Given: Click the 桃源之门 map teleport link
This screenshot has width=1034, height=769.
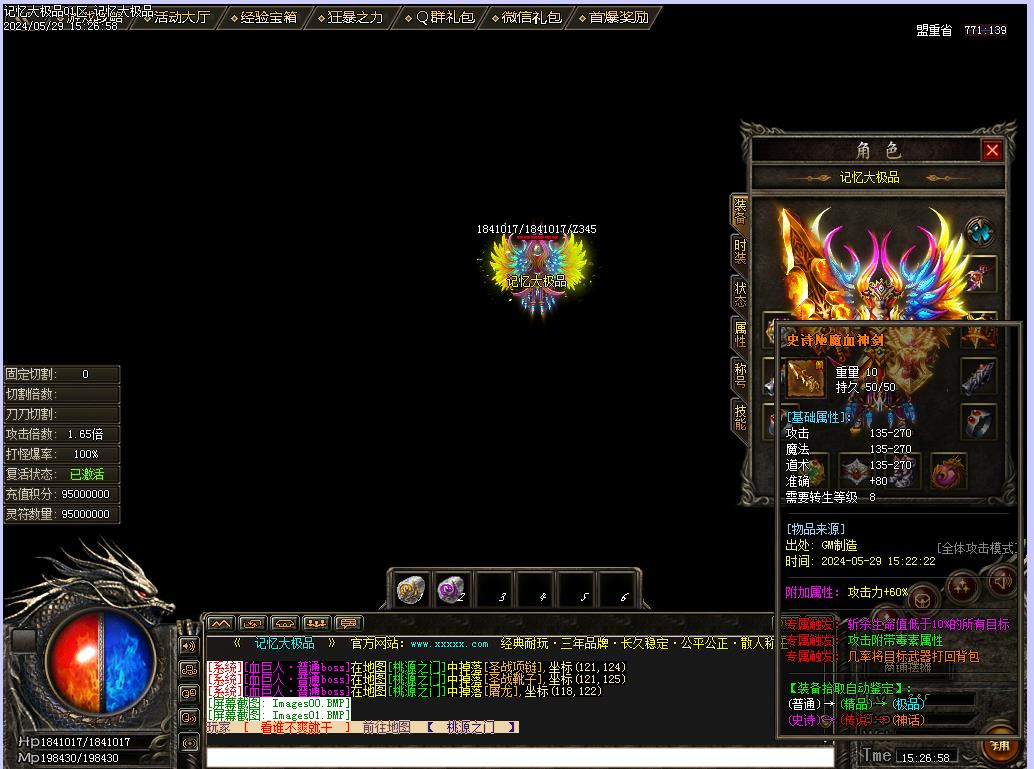Looking at the screenshot, I should coord(470,727).
